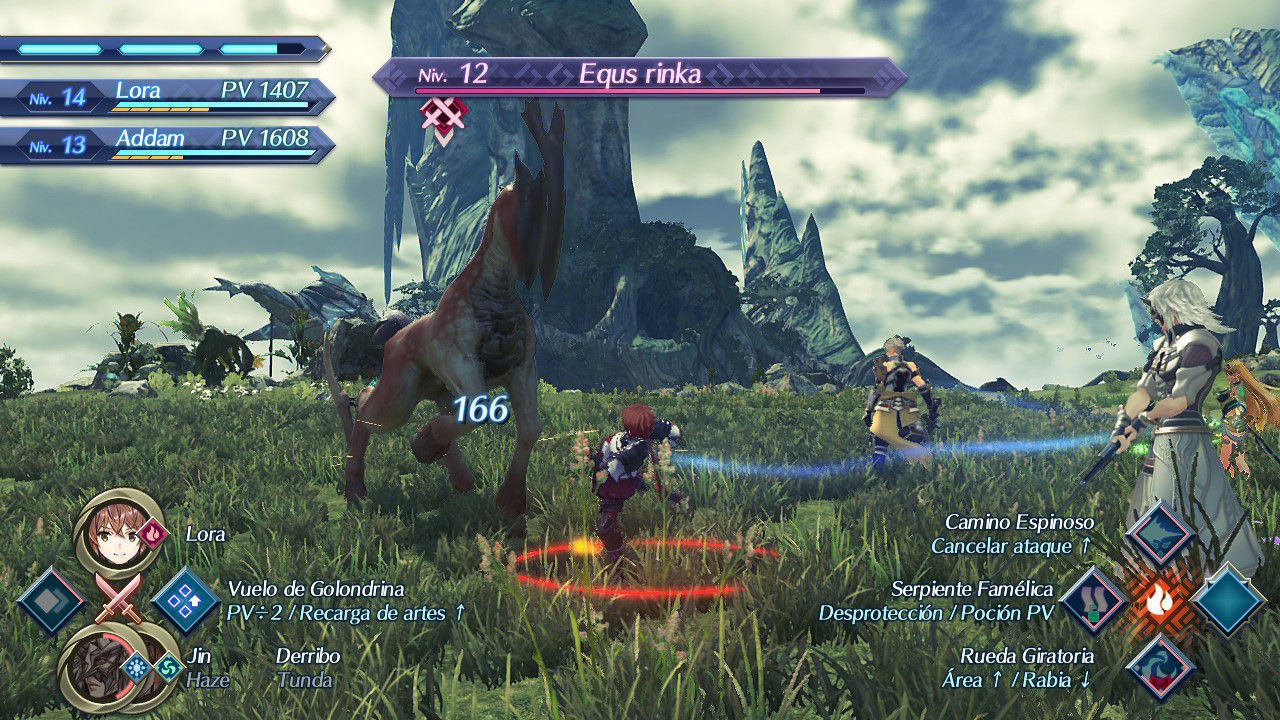
Task: Click the Equs rinka enemy target bar
Action: 640,78
